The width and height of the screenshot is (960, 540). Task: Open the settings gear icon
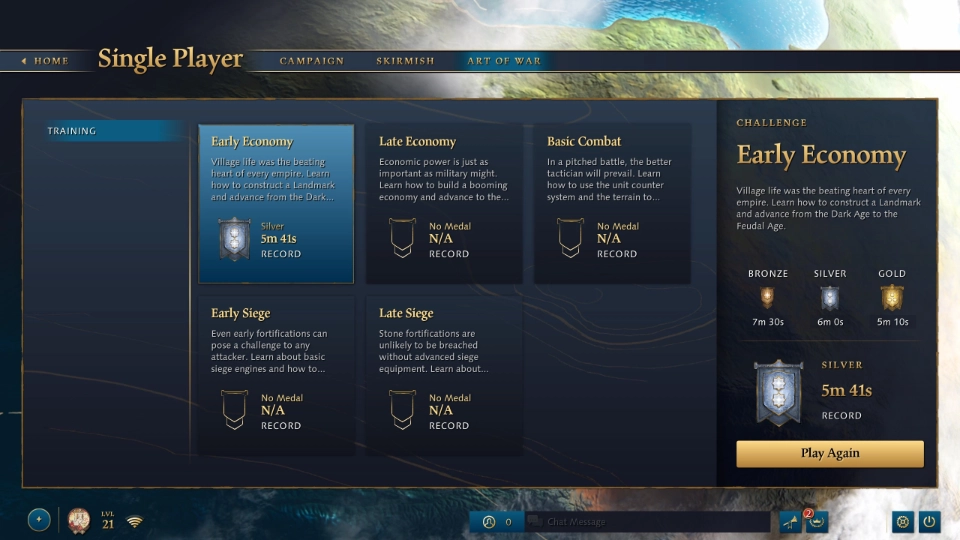pyautogui.click(x=903, y=521)
